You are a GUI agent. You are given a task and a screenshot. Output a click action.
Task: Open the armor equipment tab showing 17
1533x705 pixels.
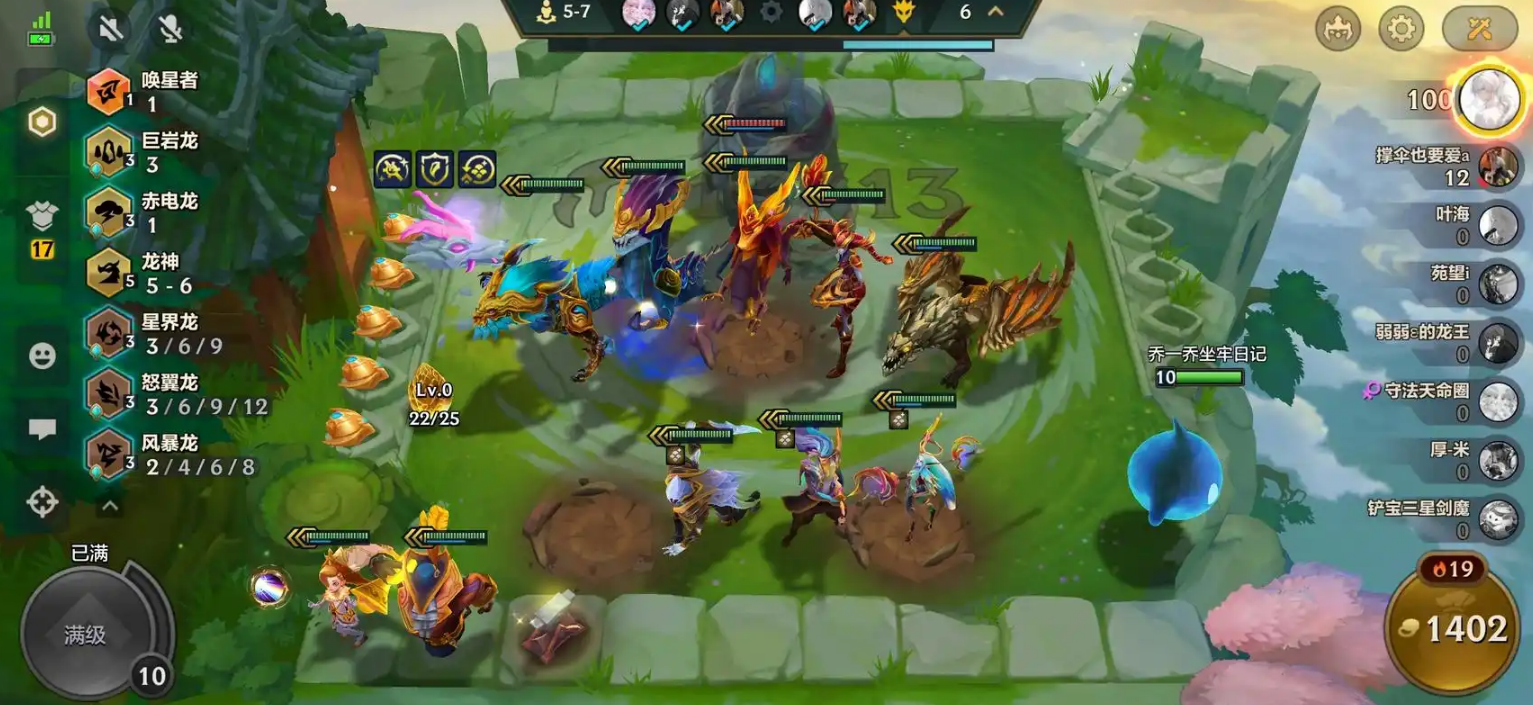point(42,228)
